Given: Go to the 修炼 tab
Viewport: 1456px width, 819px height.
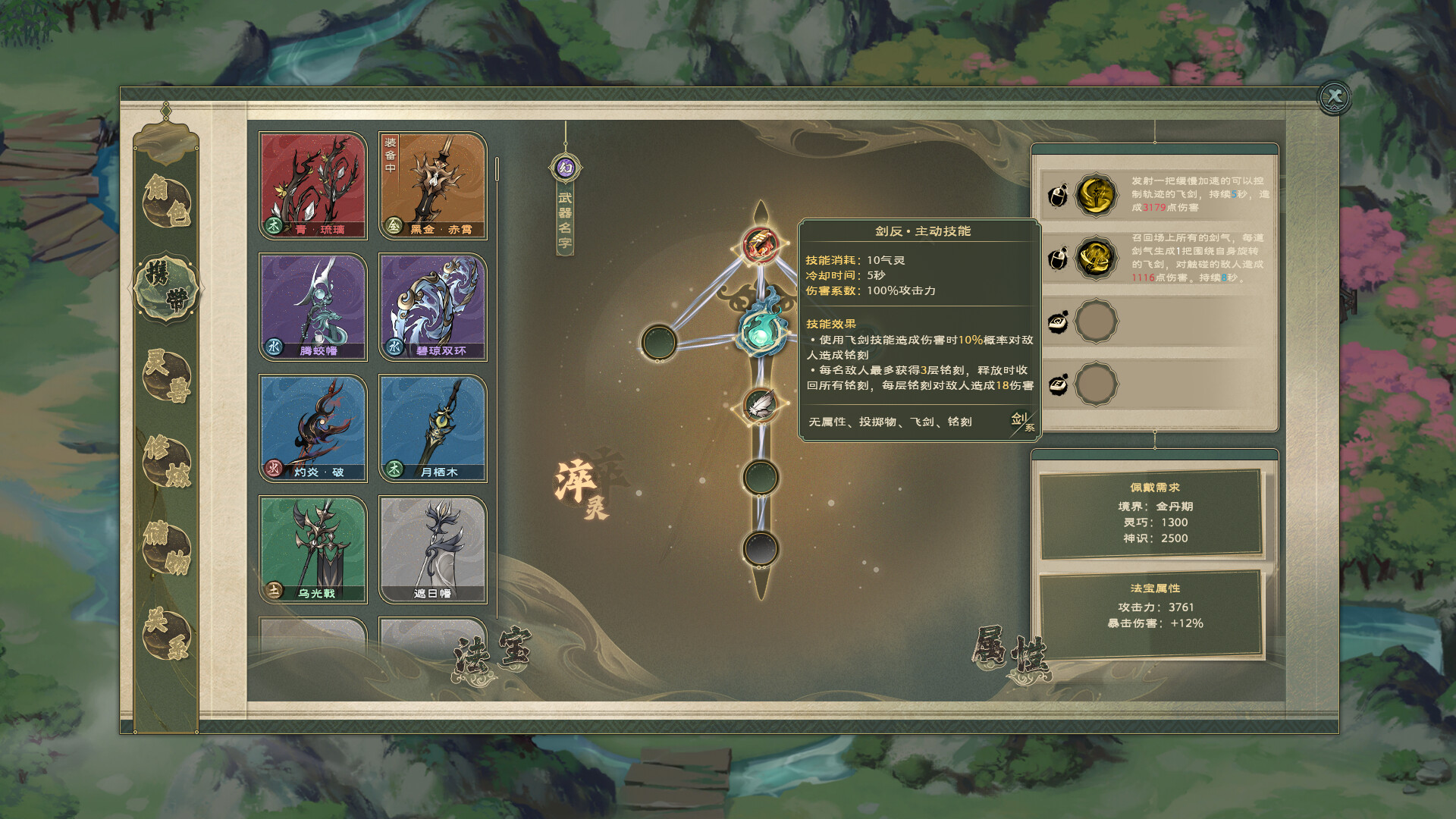Looking at the screenshot, I should 167,461.
